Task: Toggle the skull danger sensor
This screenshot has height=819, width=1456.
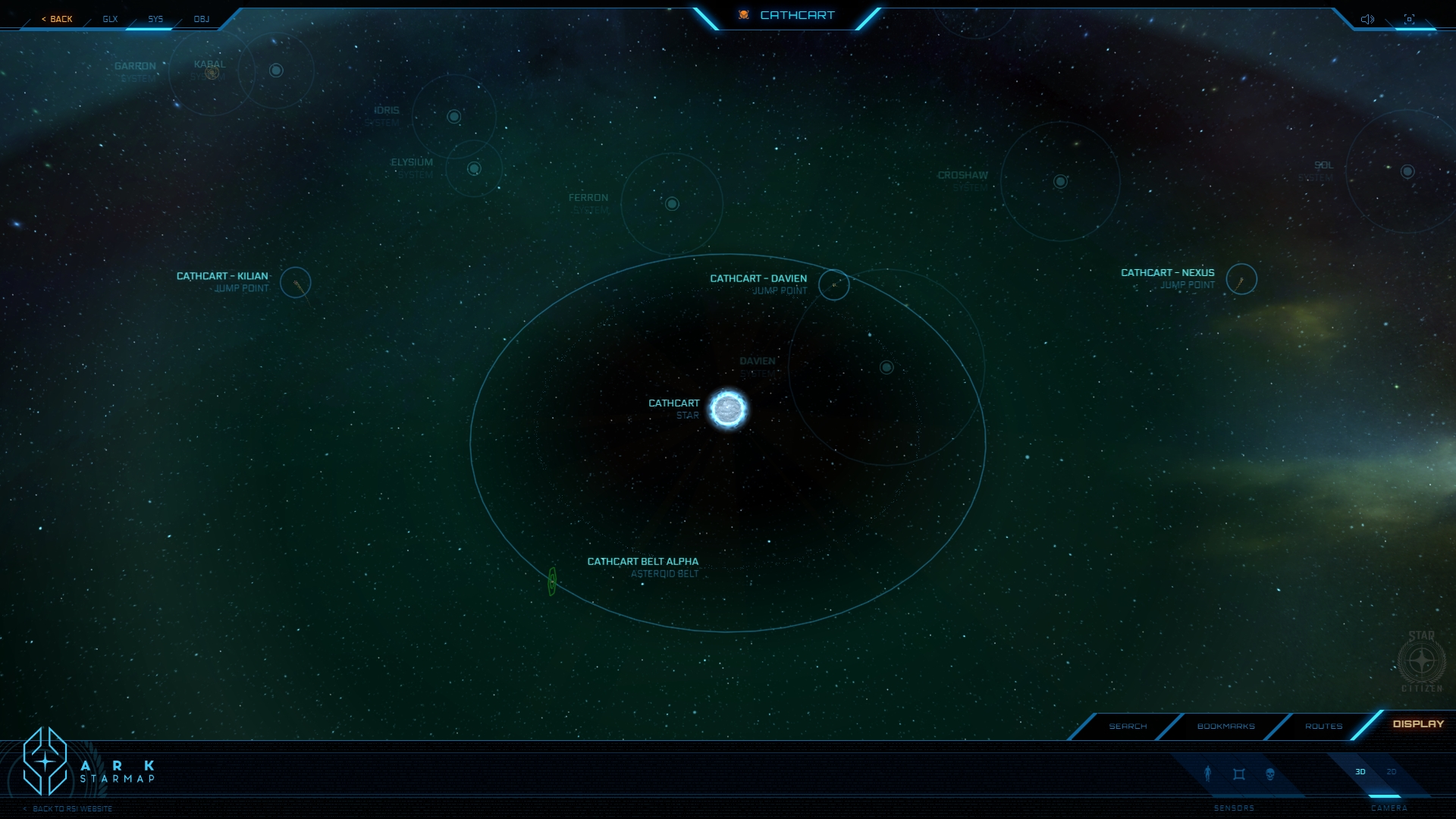Action: pos(1270,774)
